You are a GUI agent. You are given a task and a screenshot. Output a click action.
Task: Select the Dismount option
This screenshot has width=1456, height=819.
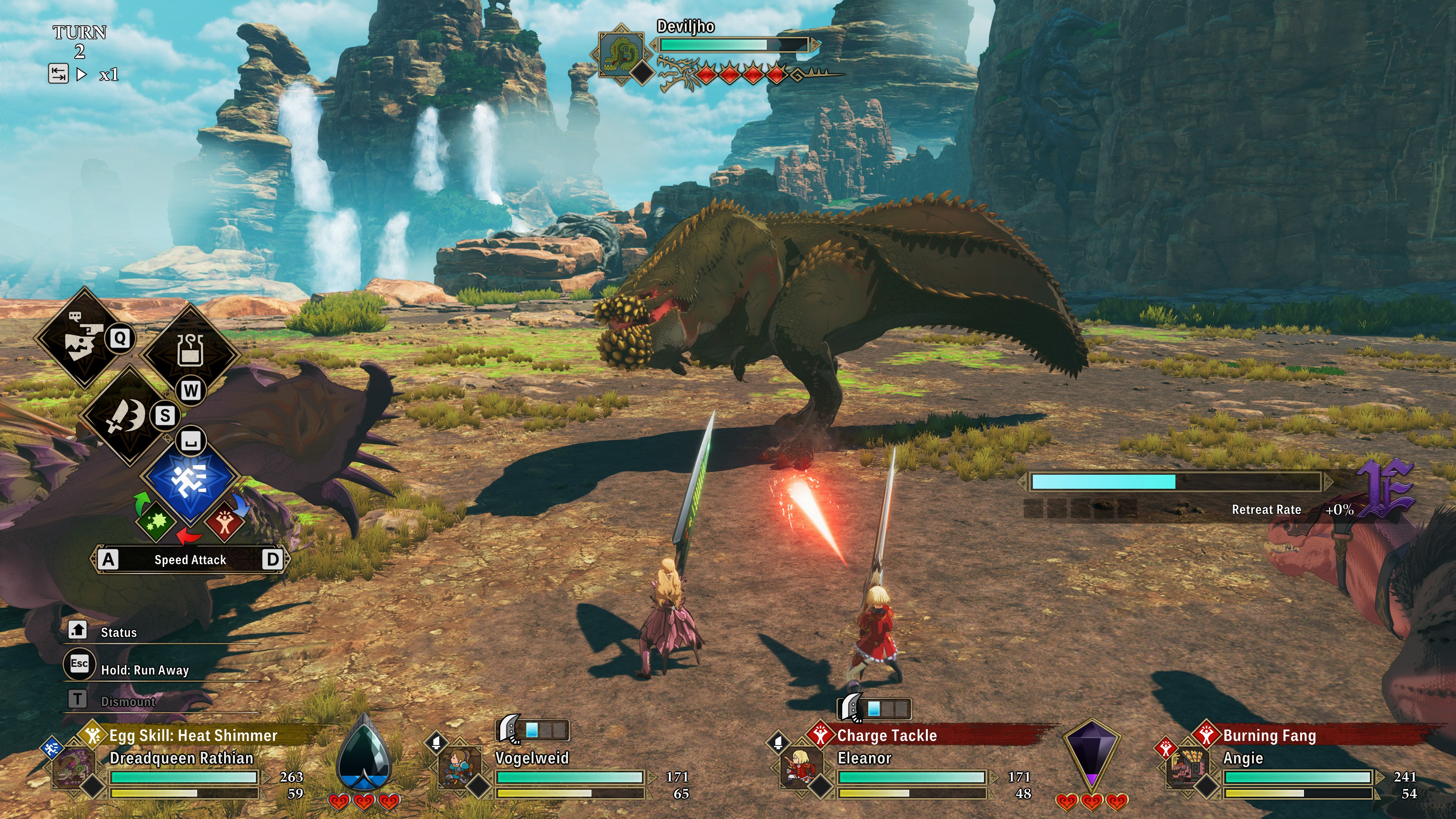pyautogui.click(x=128, y=701)
